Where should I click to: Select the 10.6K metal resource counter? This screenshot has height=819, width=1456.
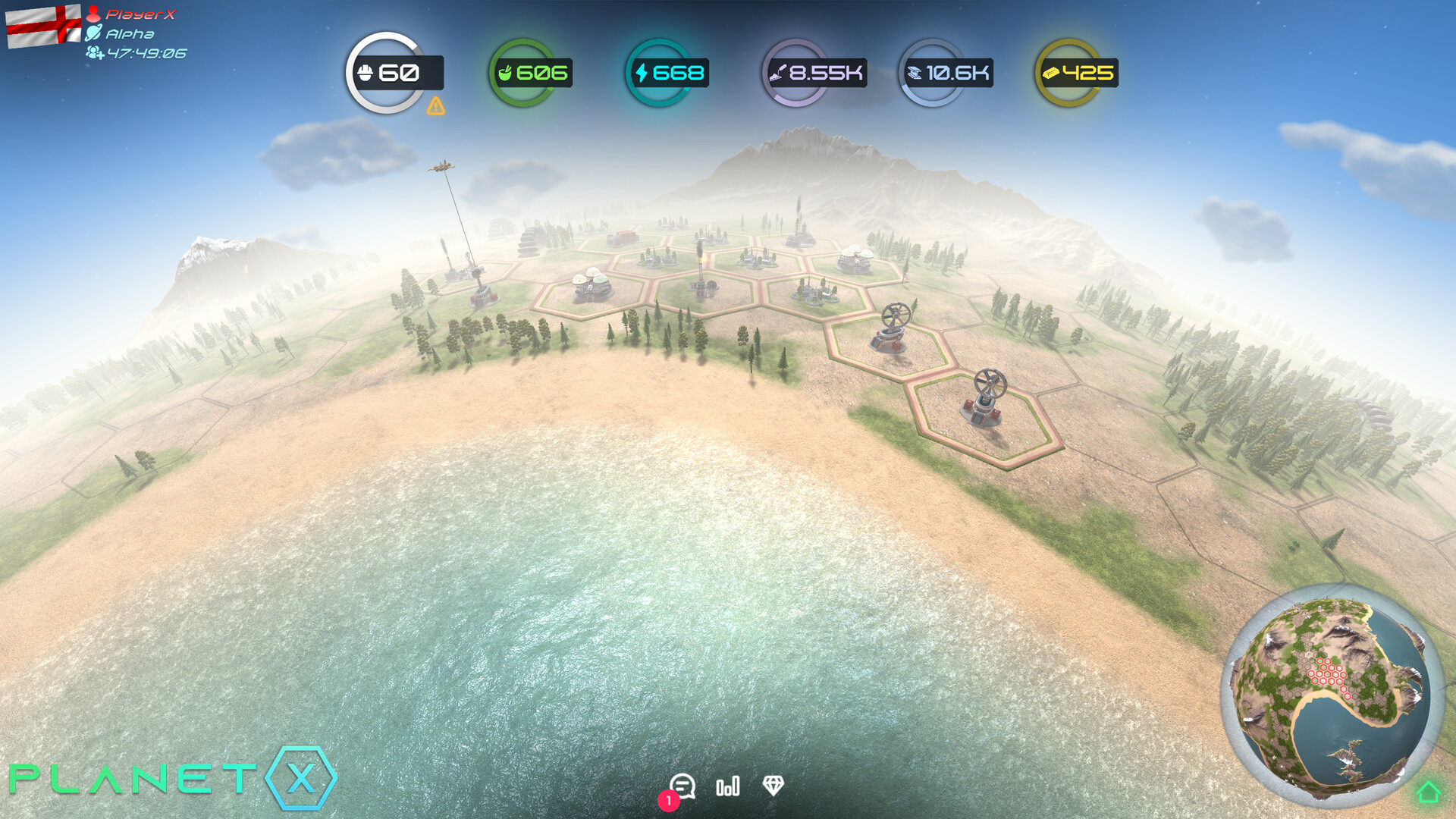click(946, 73)
